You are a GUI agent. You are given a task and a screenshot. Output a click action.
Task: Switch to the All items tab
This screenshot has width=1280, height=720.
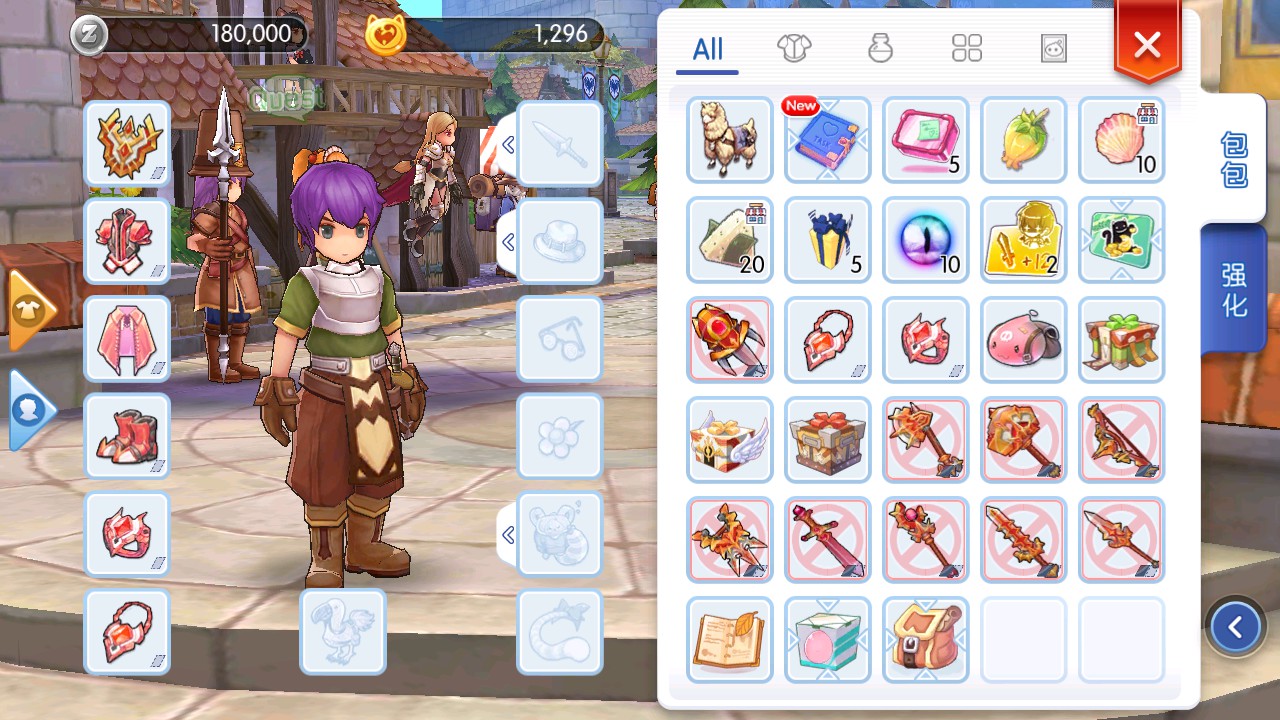(x=707, y=49)
